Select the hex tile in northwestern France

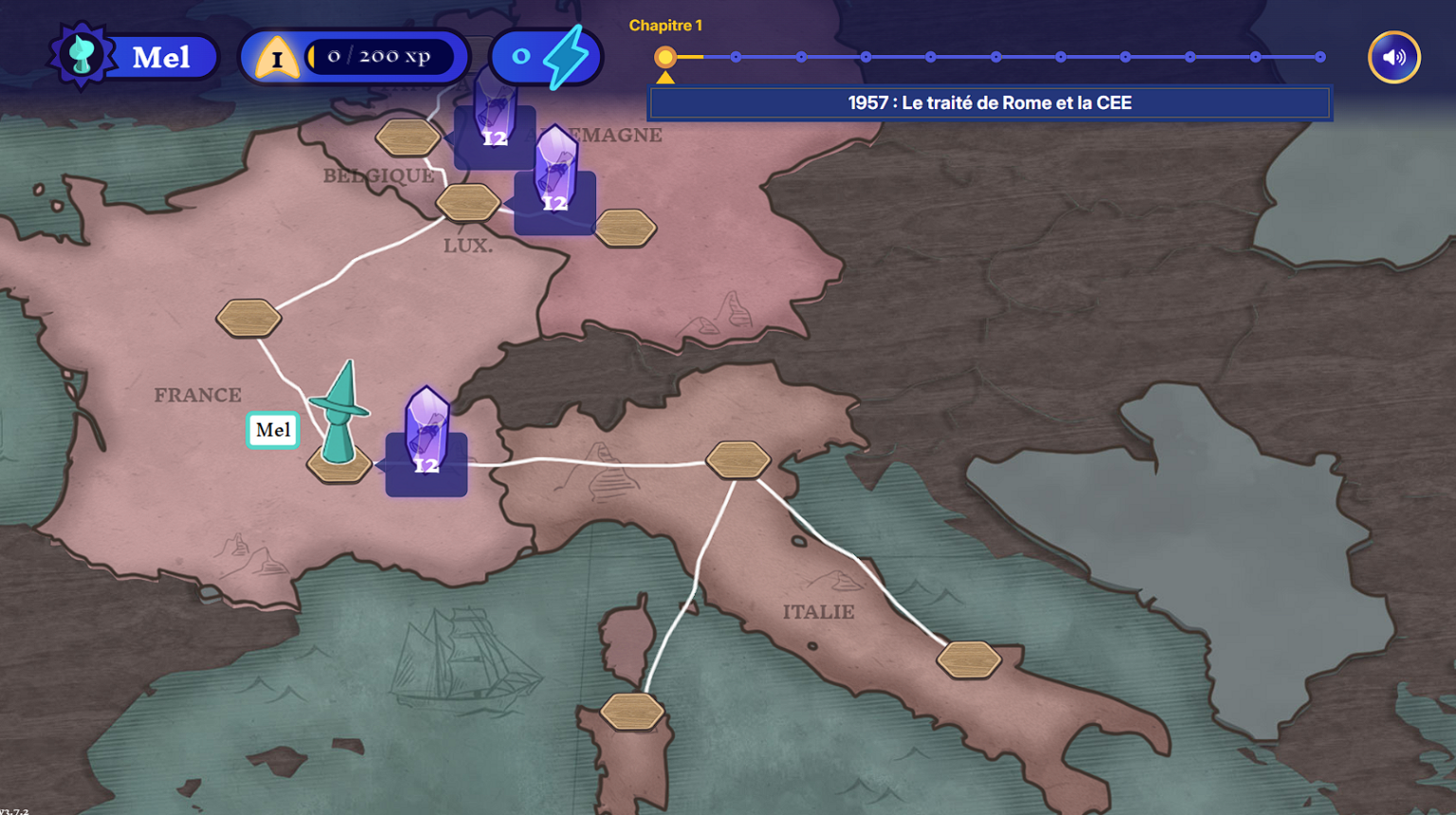click(x=248, y=318)
